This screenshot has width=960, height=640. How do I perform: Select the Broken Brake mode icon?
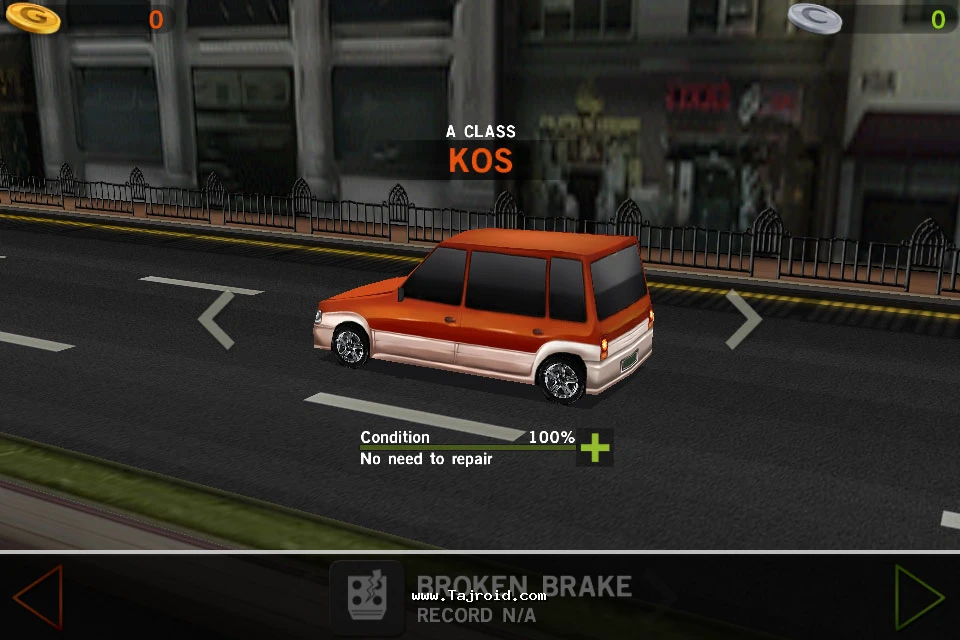367,598
